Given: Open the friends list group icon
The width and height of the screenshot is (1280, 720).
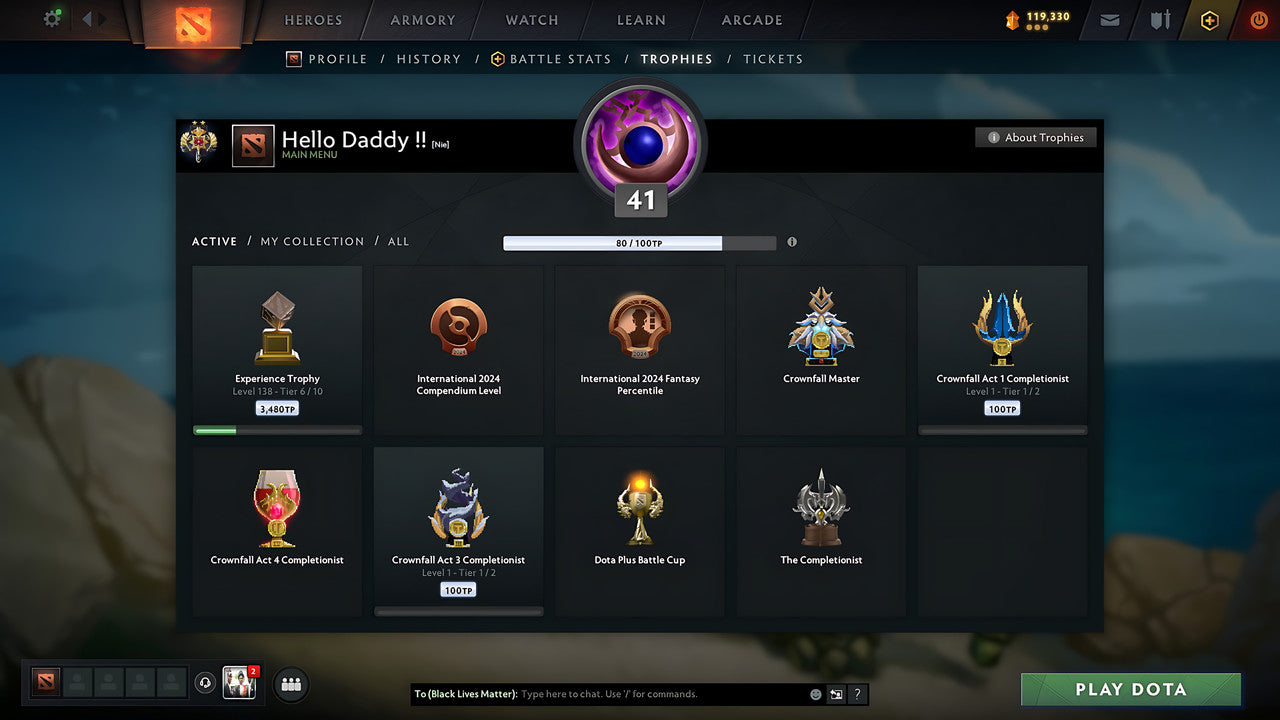Looking at the screenshot, I should (290, 684).
